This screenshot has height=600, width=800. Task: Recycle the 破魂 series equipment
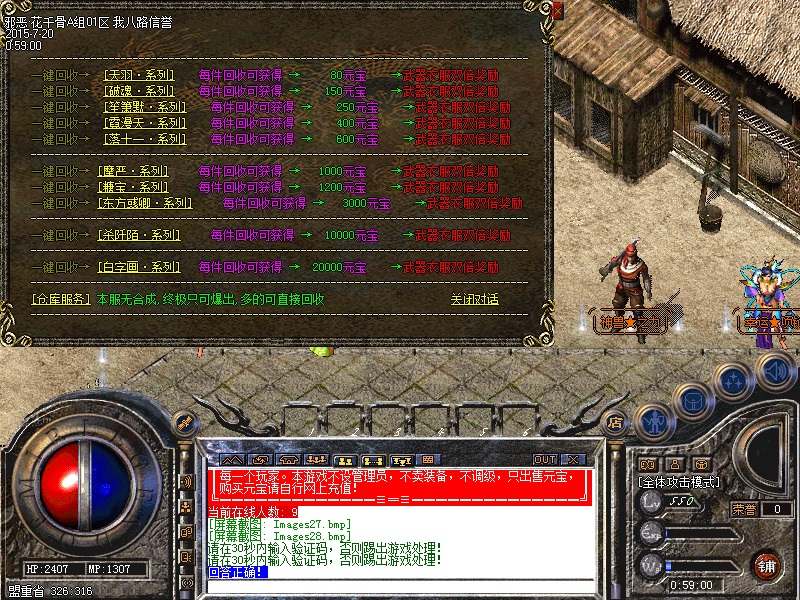[140, 91]
